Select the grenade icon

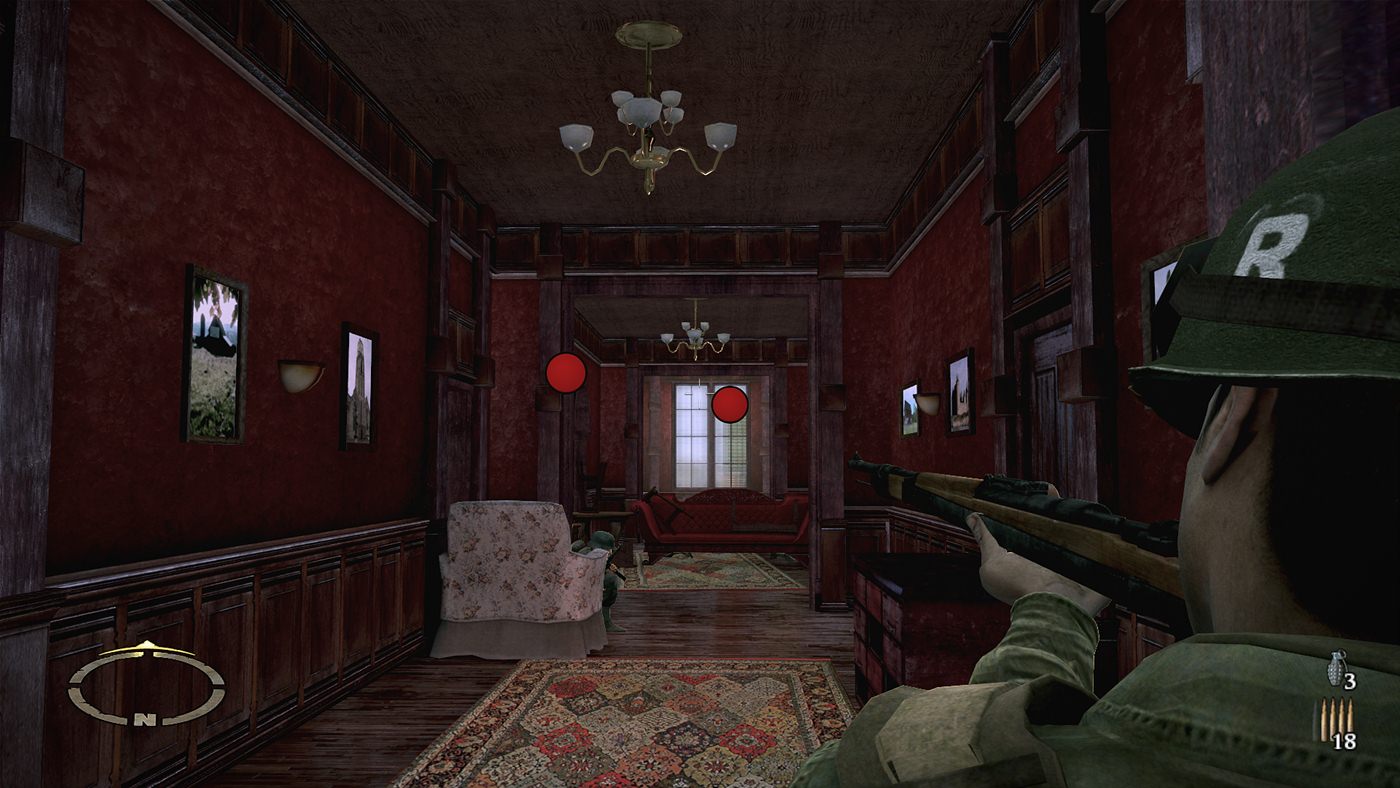pyautogui.click(x=1336, y=668)
